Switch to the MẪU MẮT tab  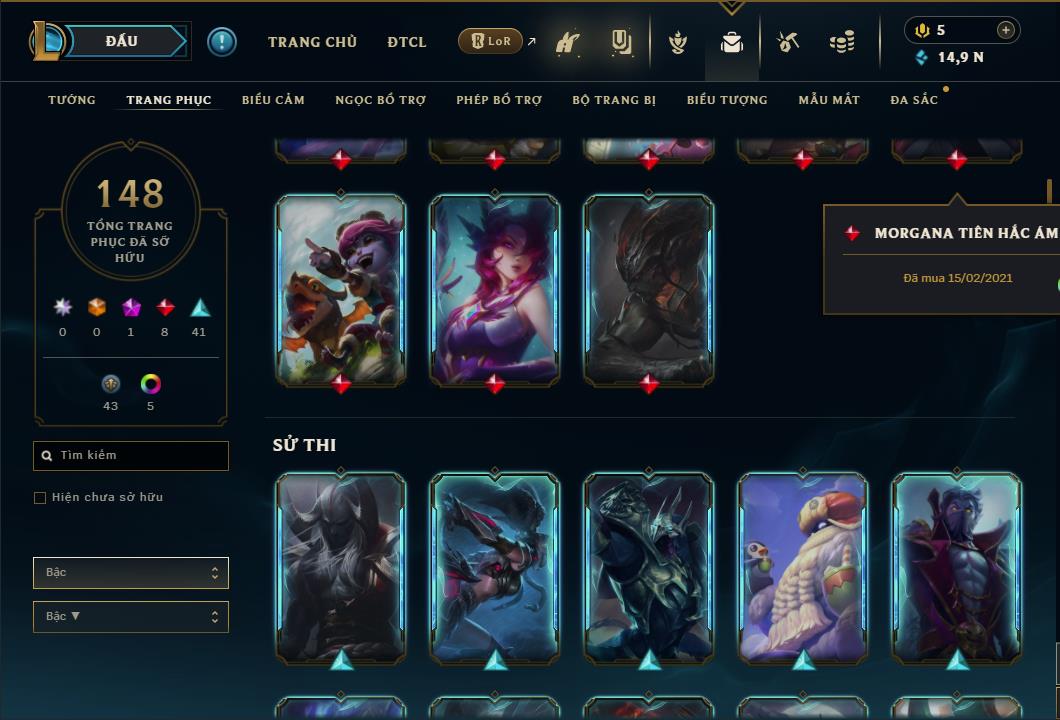point(829,100)
